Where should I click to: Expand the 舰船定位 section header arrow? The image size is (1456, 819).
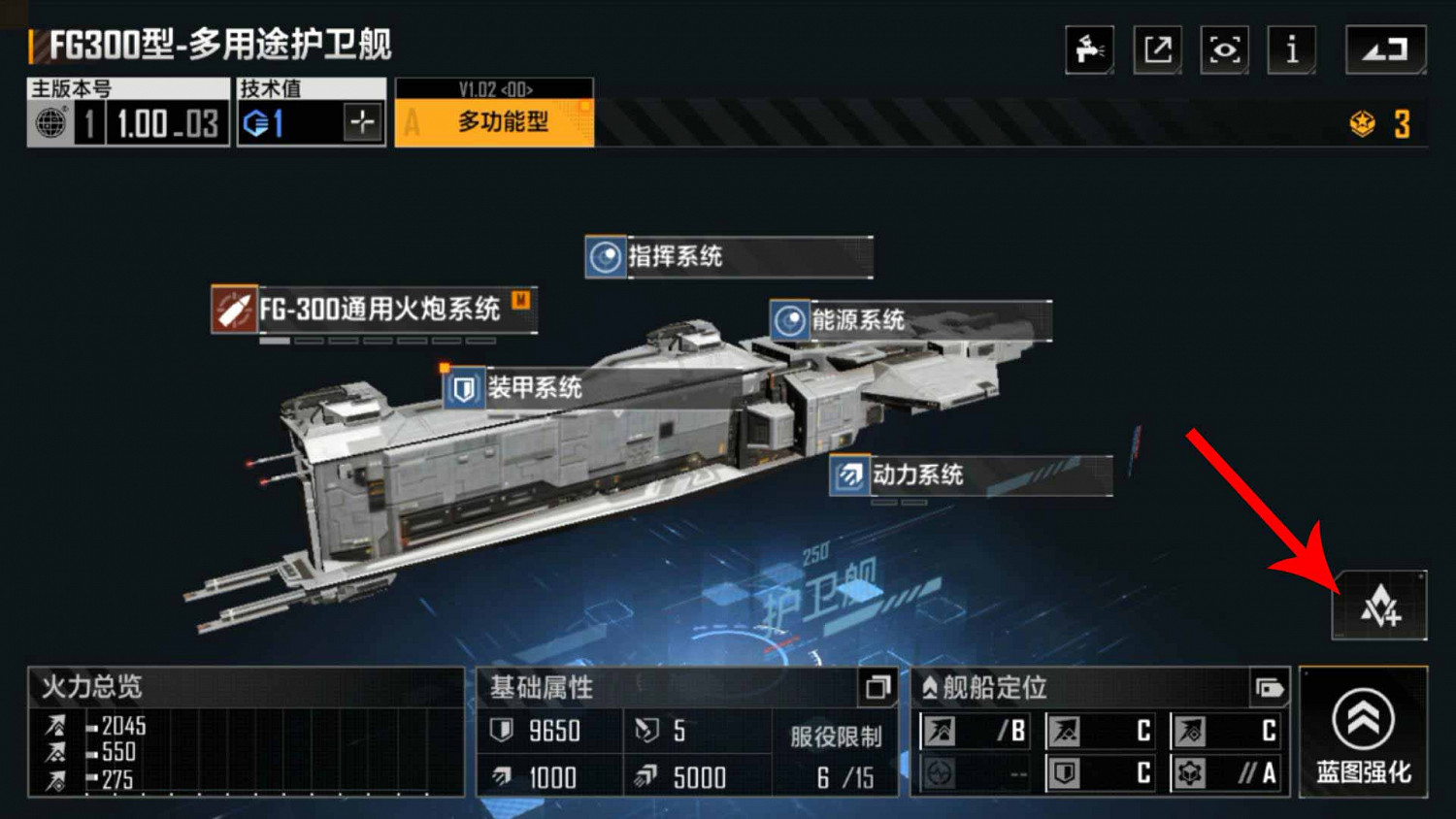tap(932, 688)
